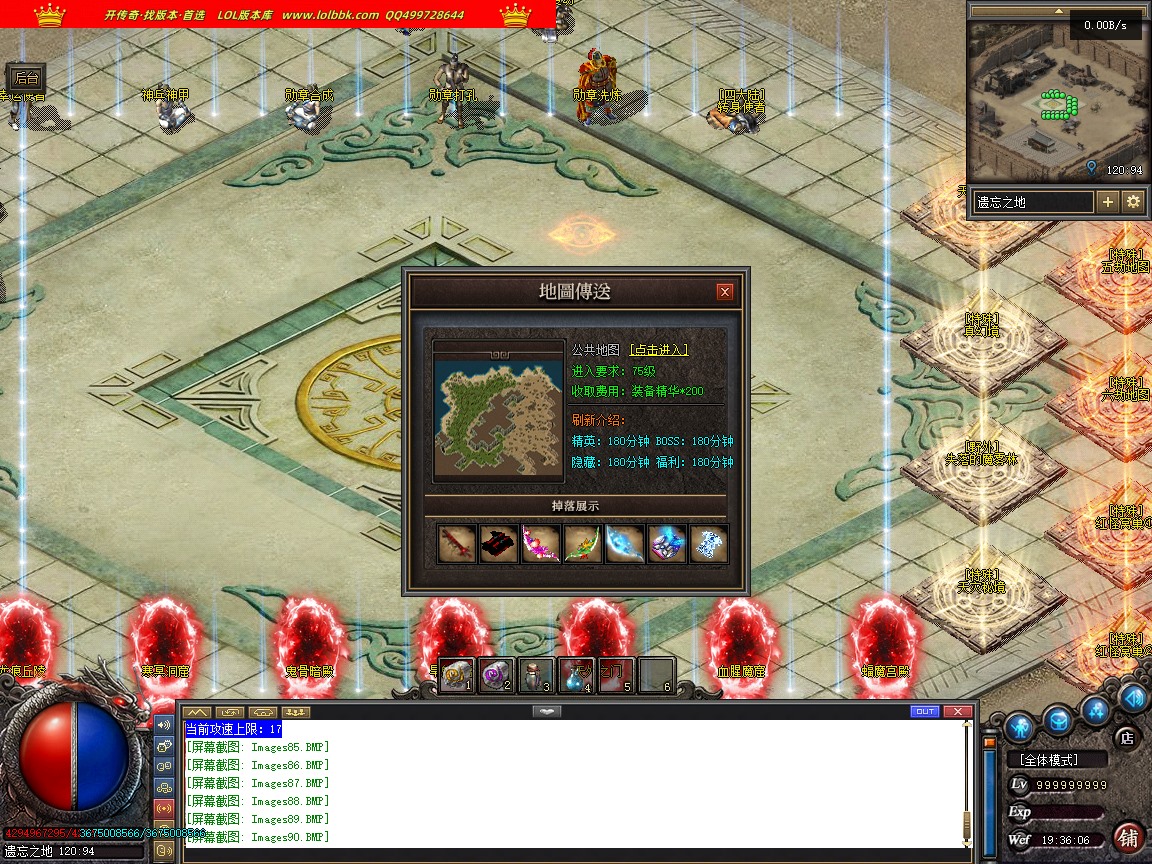
Task: Inspect the black-red armor drop item
Action: [x=499, y=544]
